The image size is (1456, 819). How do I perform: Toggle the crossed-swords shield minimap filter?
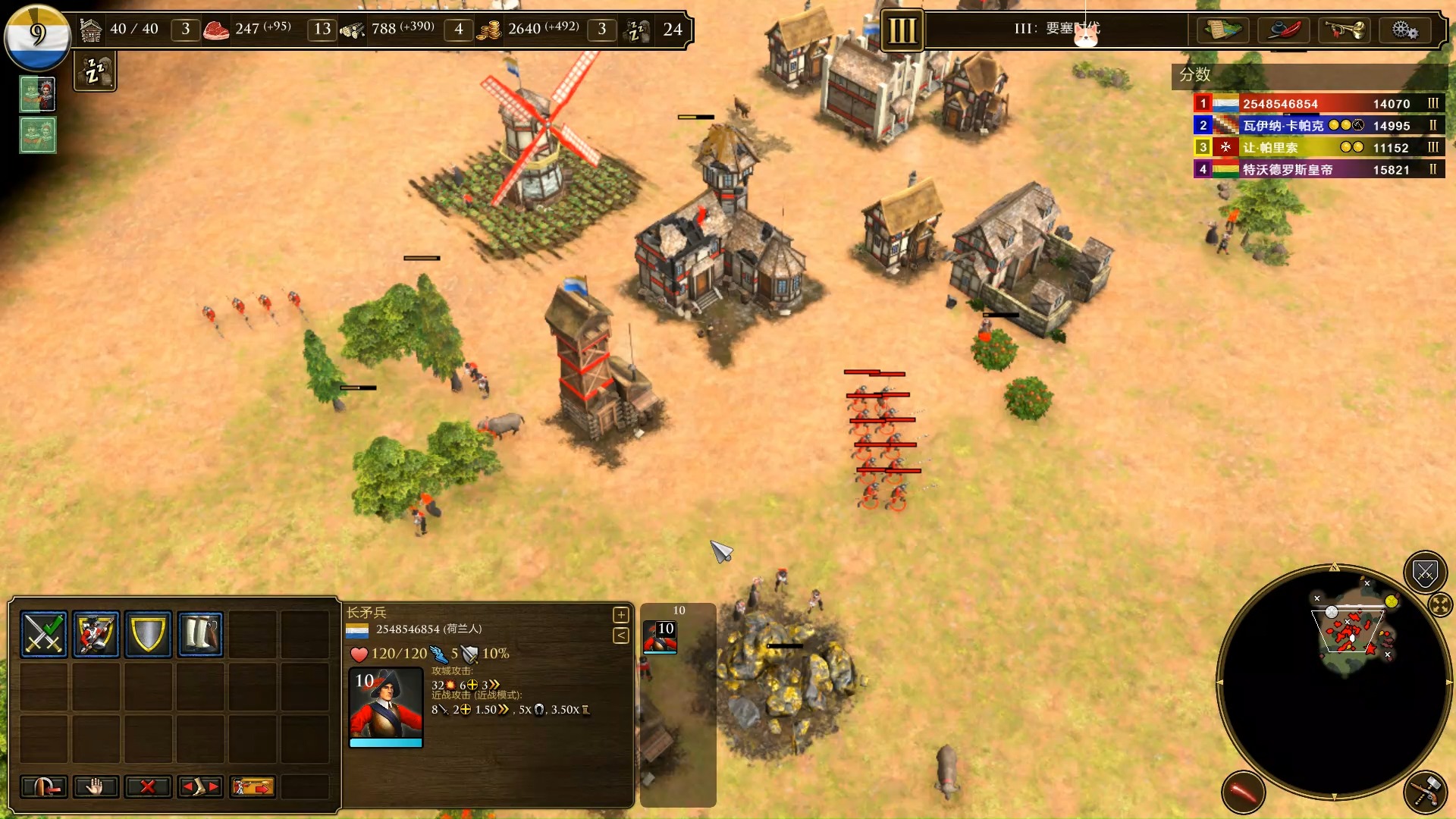pos(1425,573)
